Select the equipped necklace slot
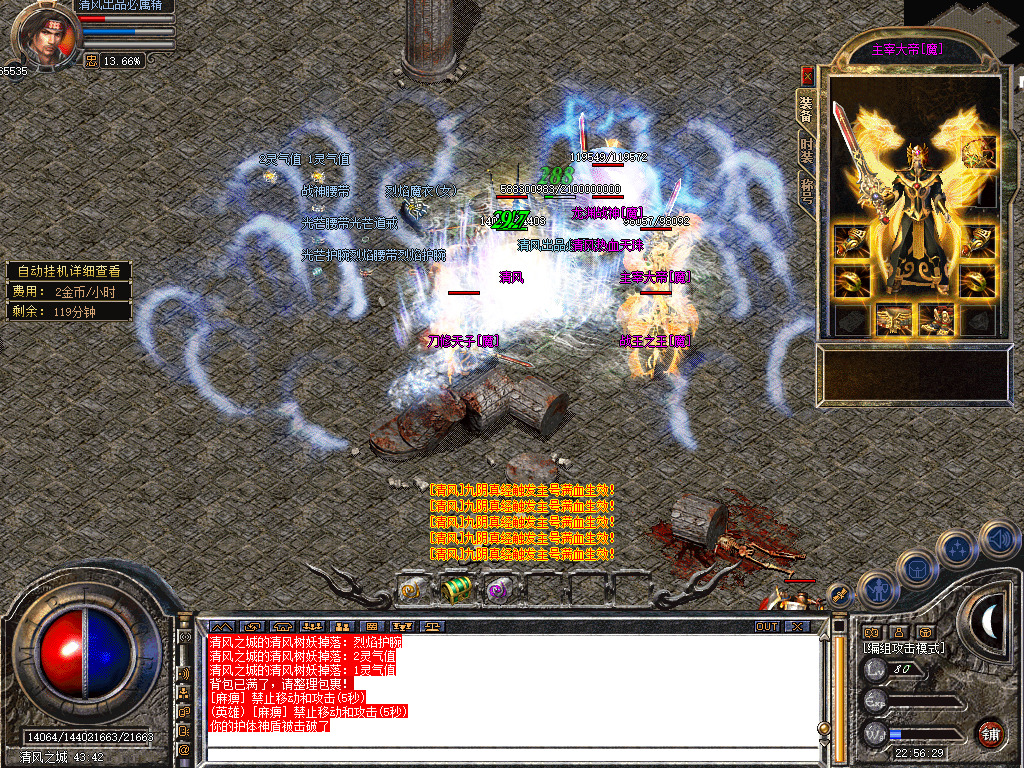Screen dimensions: 1024x768 pyautogui.click(x=980, y=153)
